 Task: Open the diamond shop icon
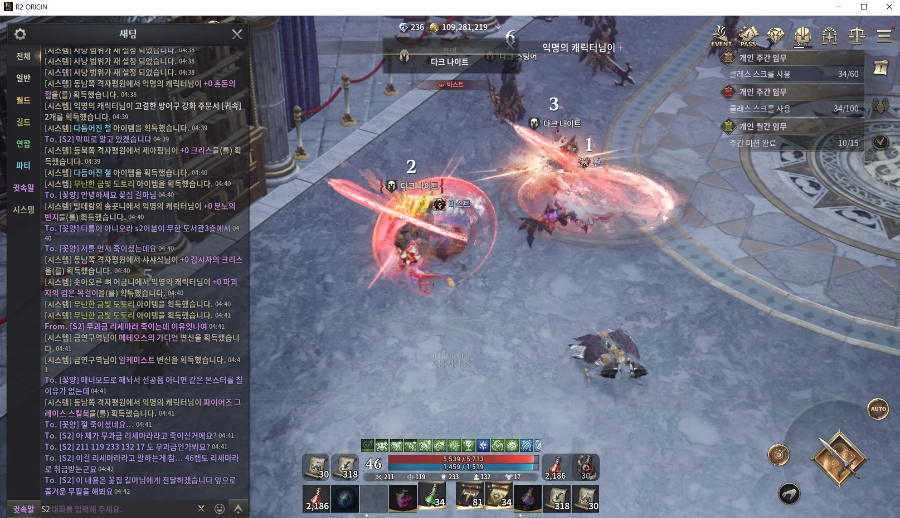(x=776, y=37)
